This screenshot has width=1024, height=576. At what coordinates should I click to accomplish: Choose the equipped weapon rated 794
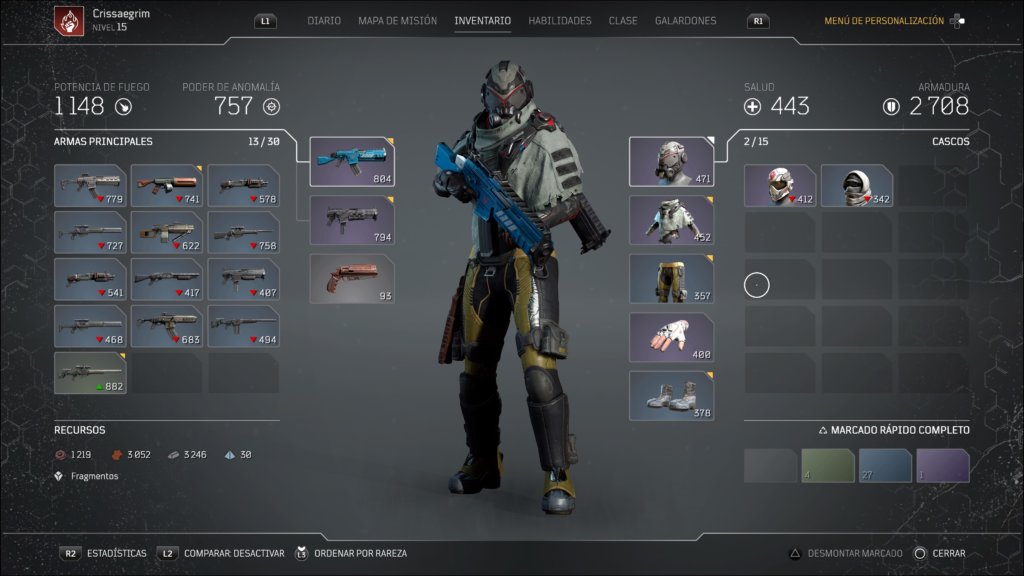pos(352,220)
